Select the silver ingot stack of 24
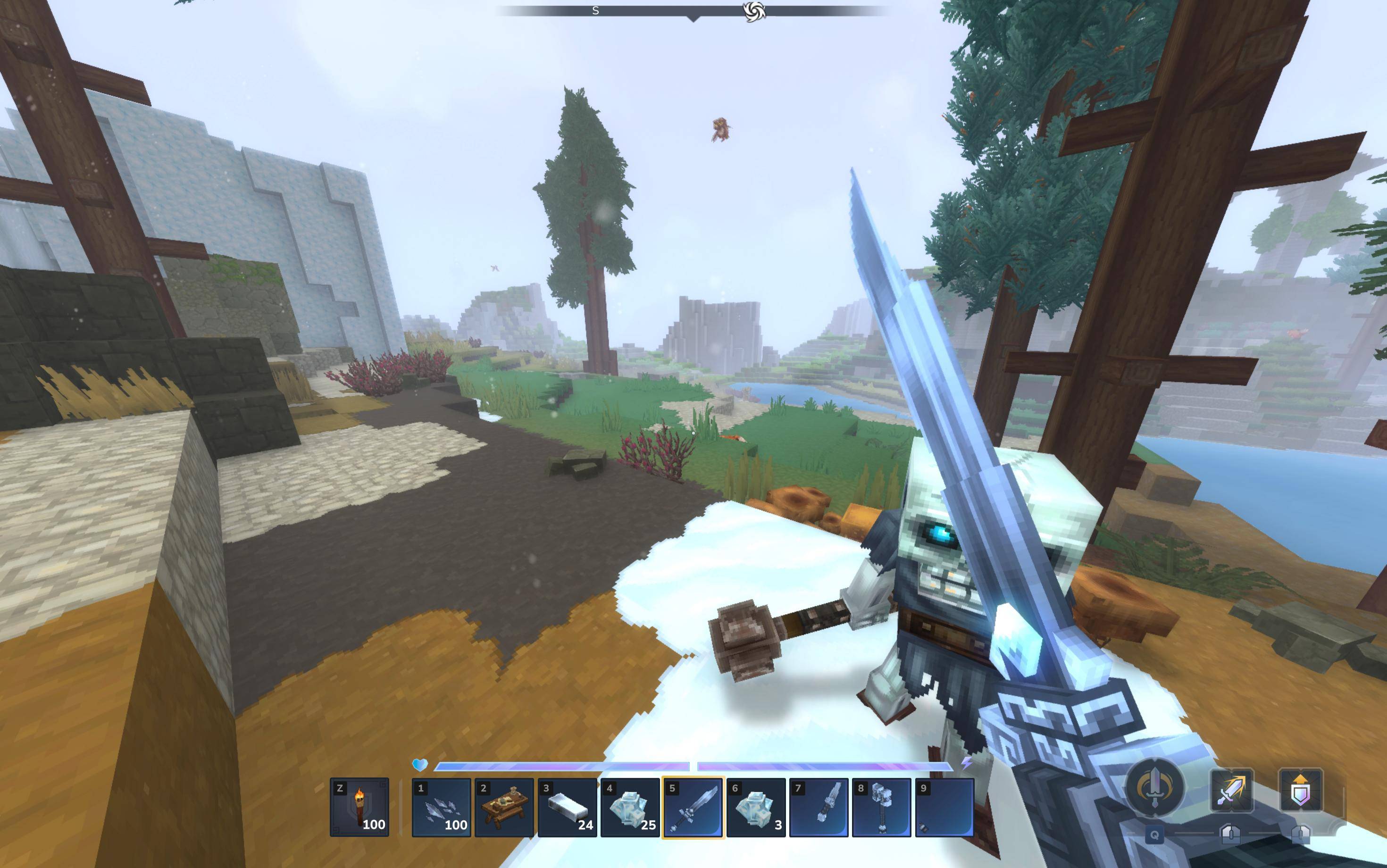The image size is (1387, 868). pos(567,807)
